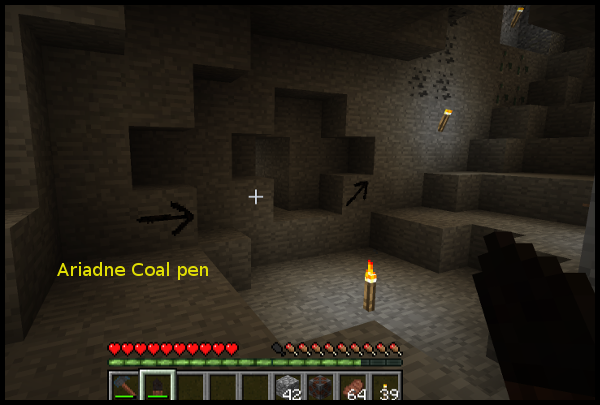Select the pickaxe hotbar slot
600x405 pixels.
124,388
